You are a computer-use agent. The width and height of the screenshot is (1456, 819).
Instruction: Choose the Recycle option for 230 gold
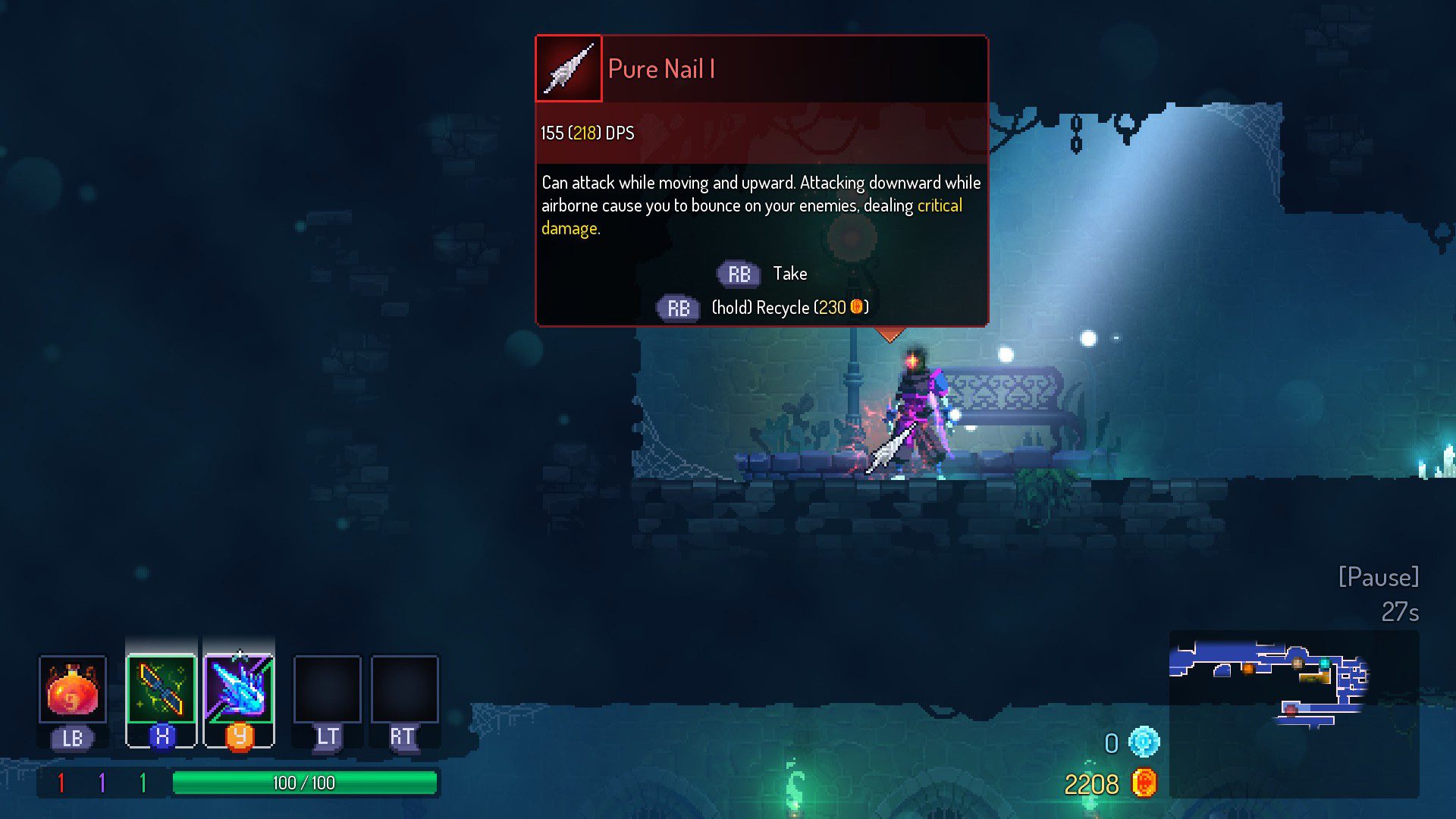coord(763,308)
